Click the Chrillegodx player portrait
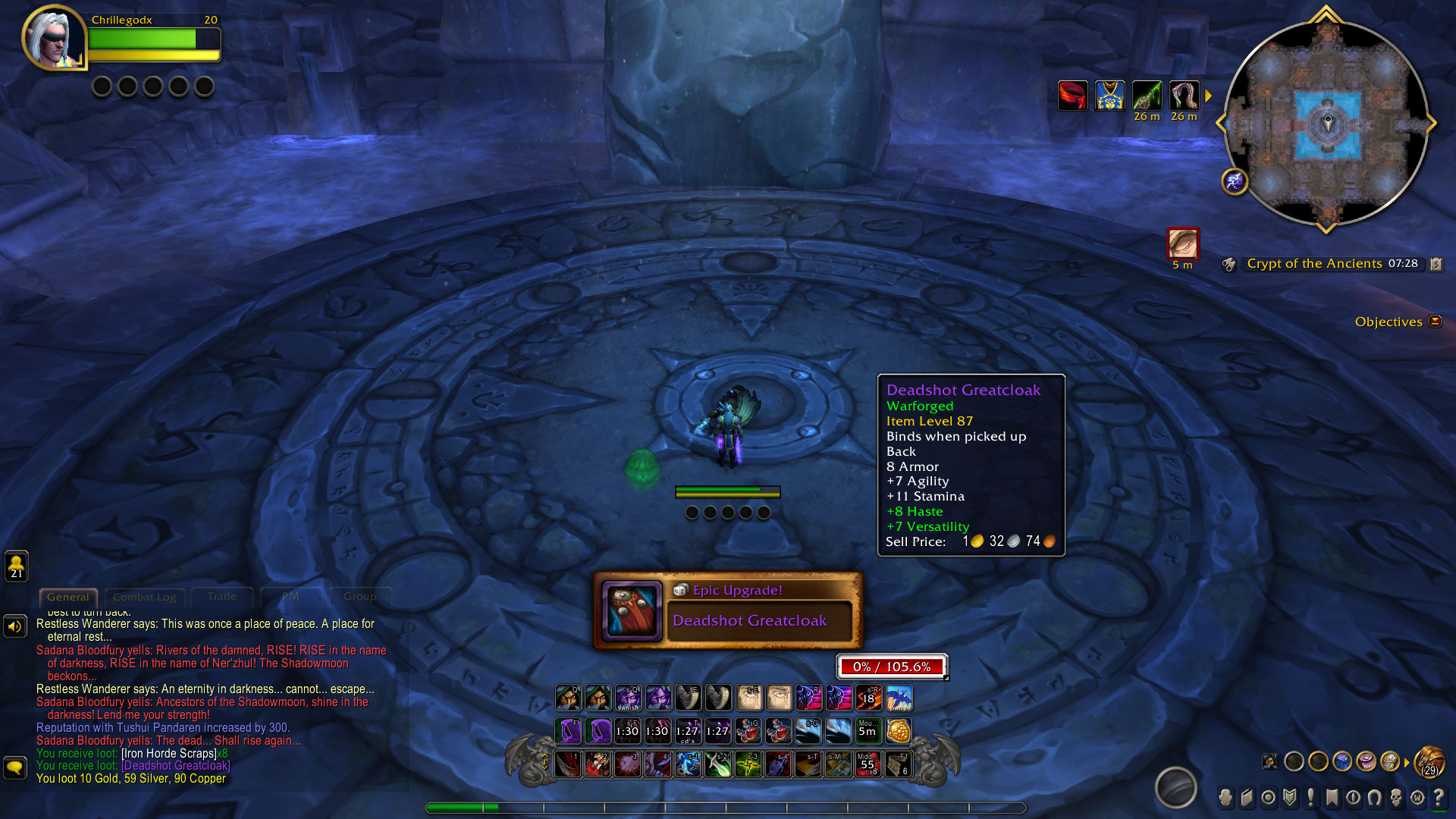1456x819 pixels. 53,38
